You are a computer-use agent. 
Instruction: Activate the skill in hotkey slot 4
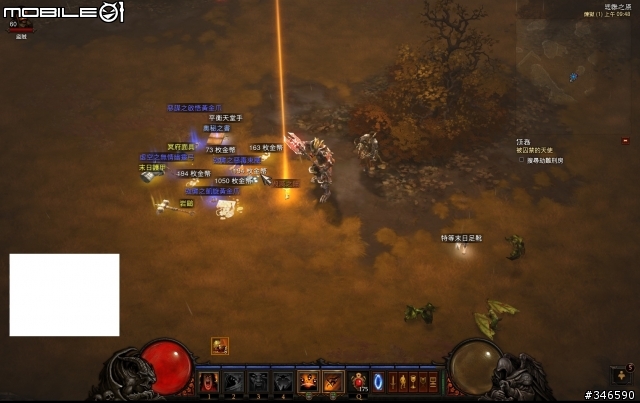coord(283,382)
